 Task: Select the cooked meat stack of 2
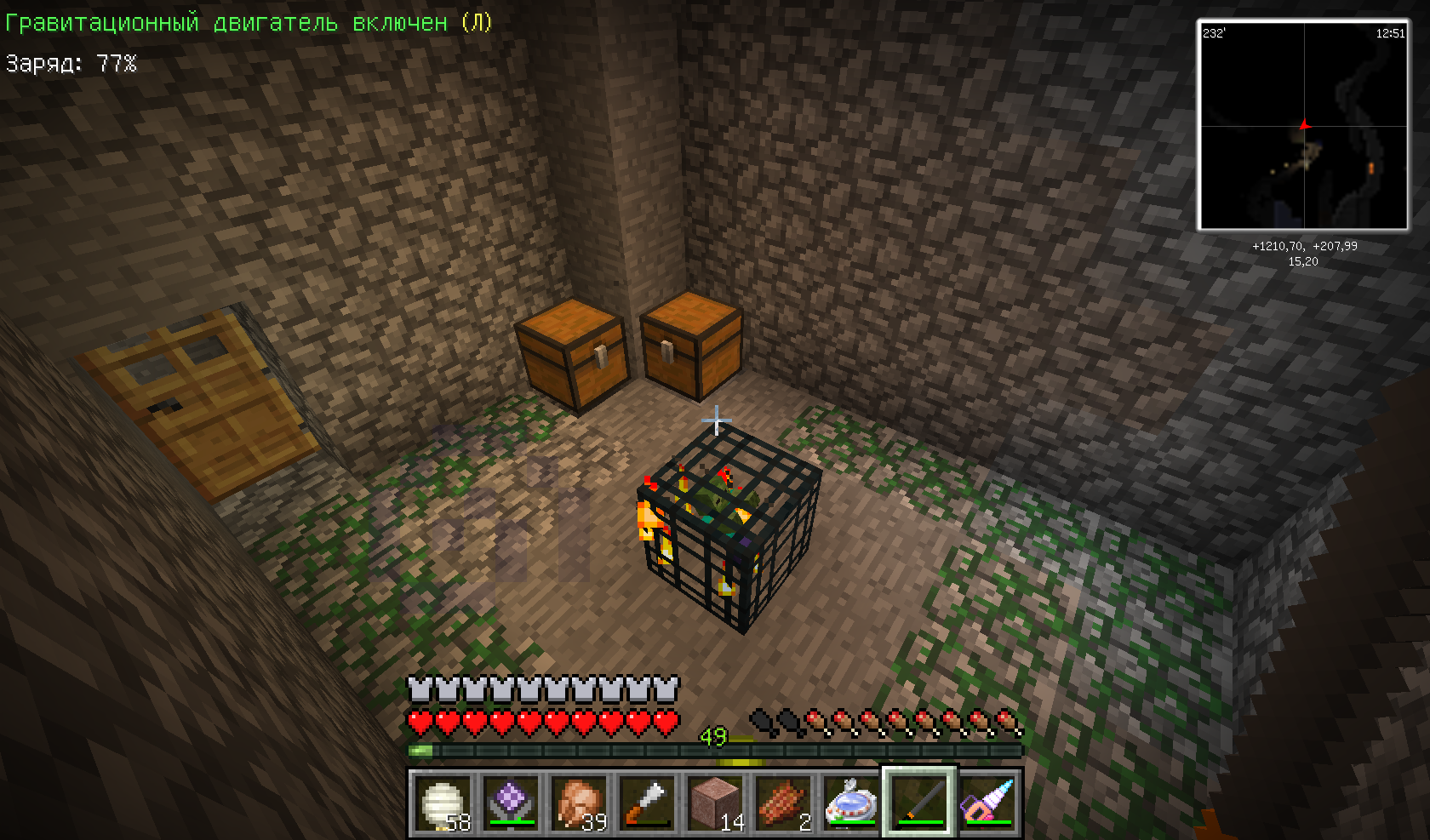[x=783, y=803]
